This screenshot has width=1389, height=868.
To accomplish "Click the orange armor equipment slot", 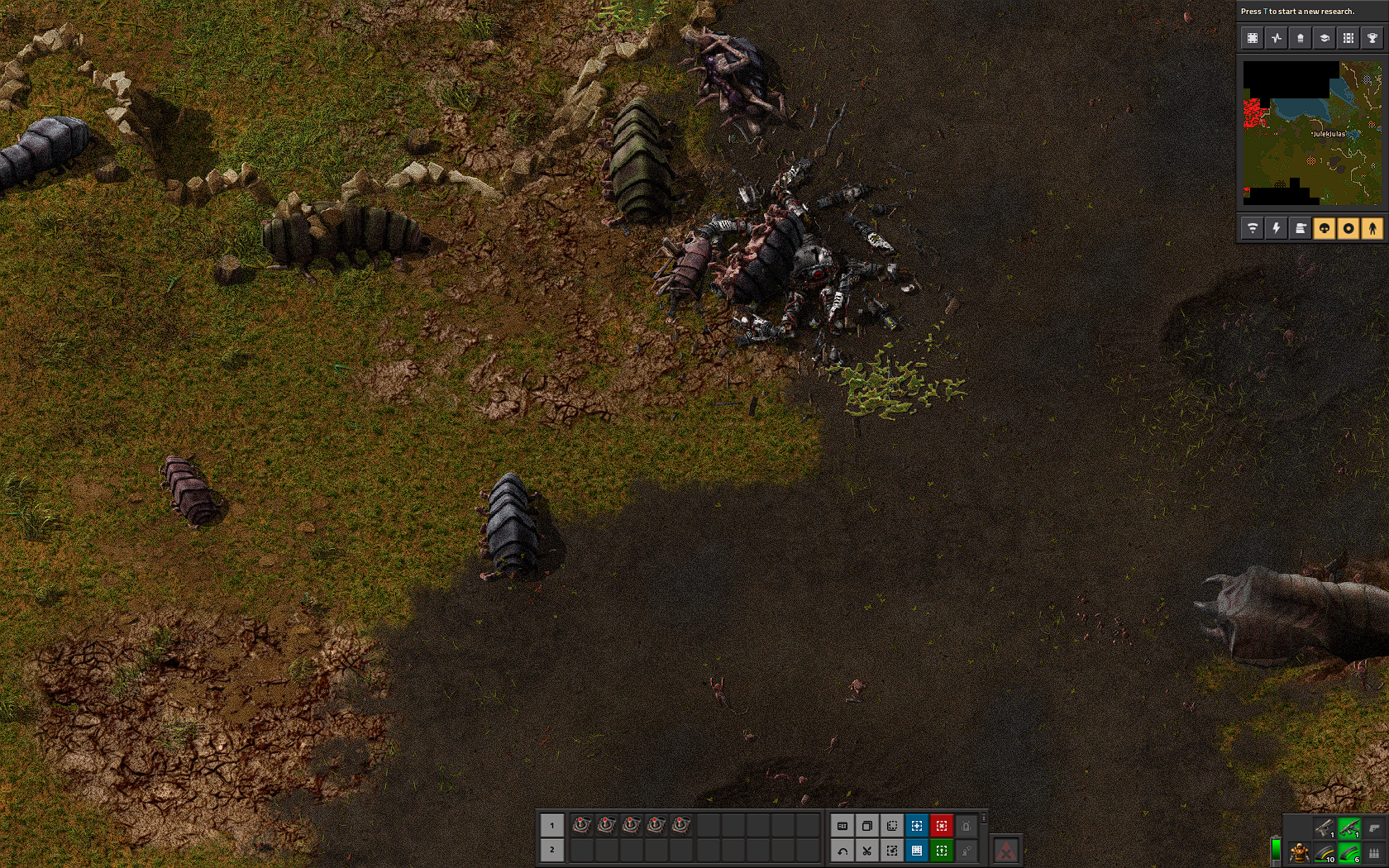I will click(1300, 852).
